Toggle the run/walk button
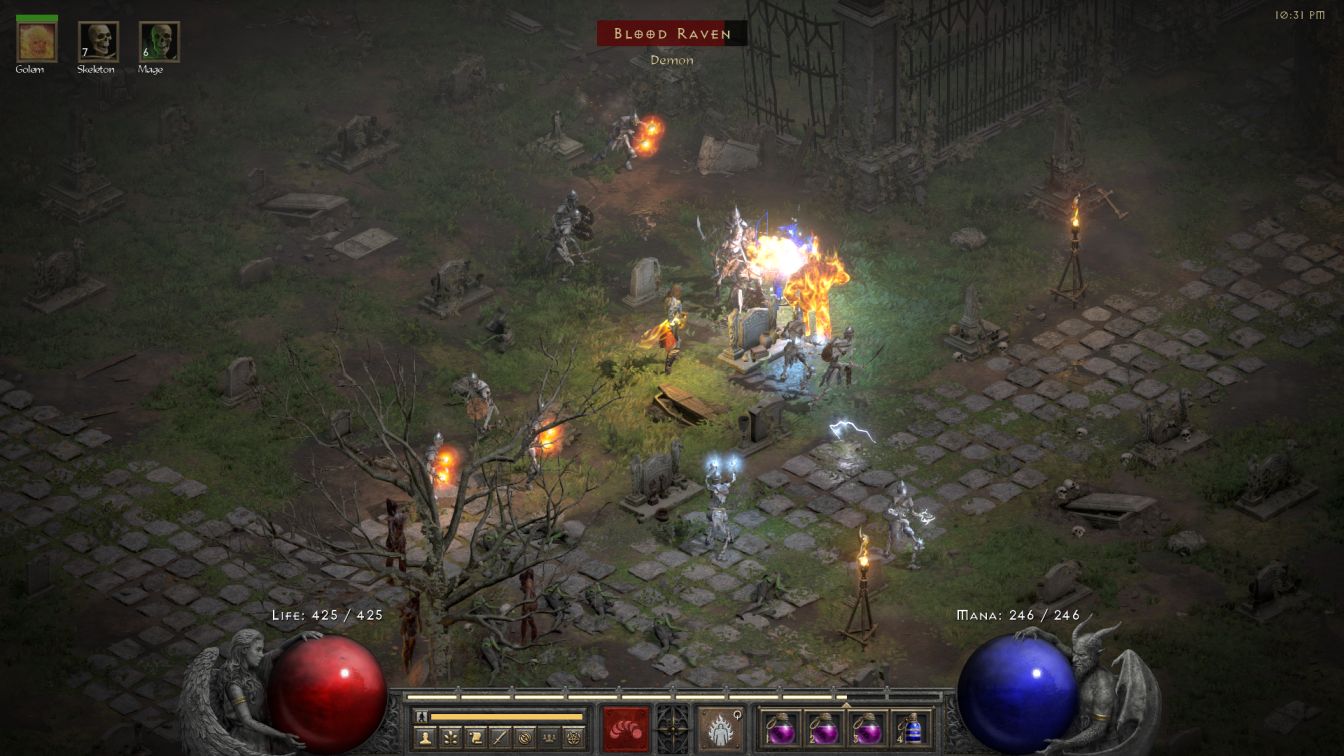The width and height of the screenshot is (1344, 756). [x=422, y=716]
